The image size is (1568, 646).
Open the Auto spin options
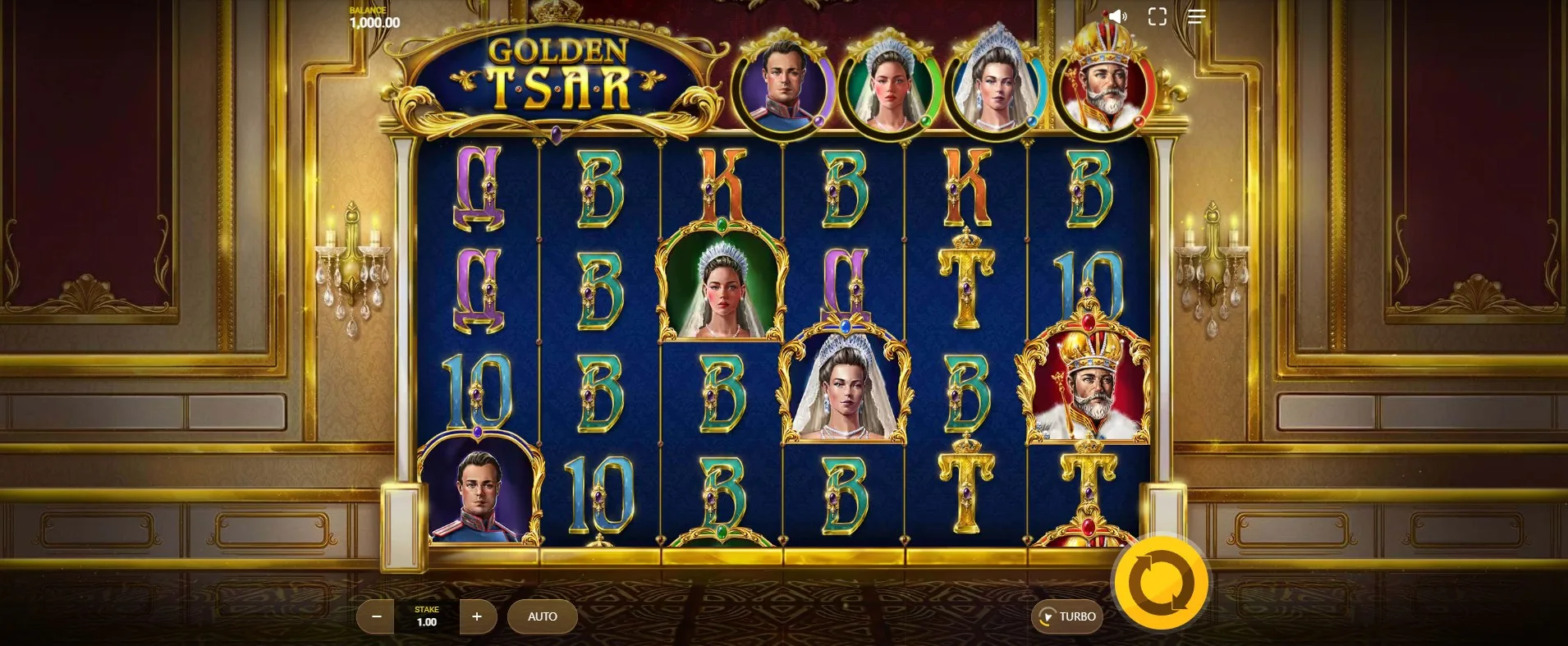[x=542, y=616]
